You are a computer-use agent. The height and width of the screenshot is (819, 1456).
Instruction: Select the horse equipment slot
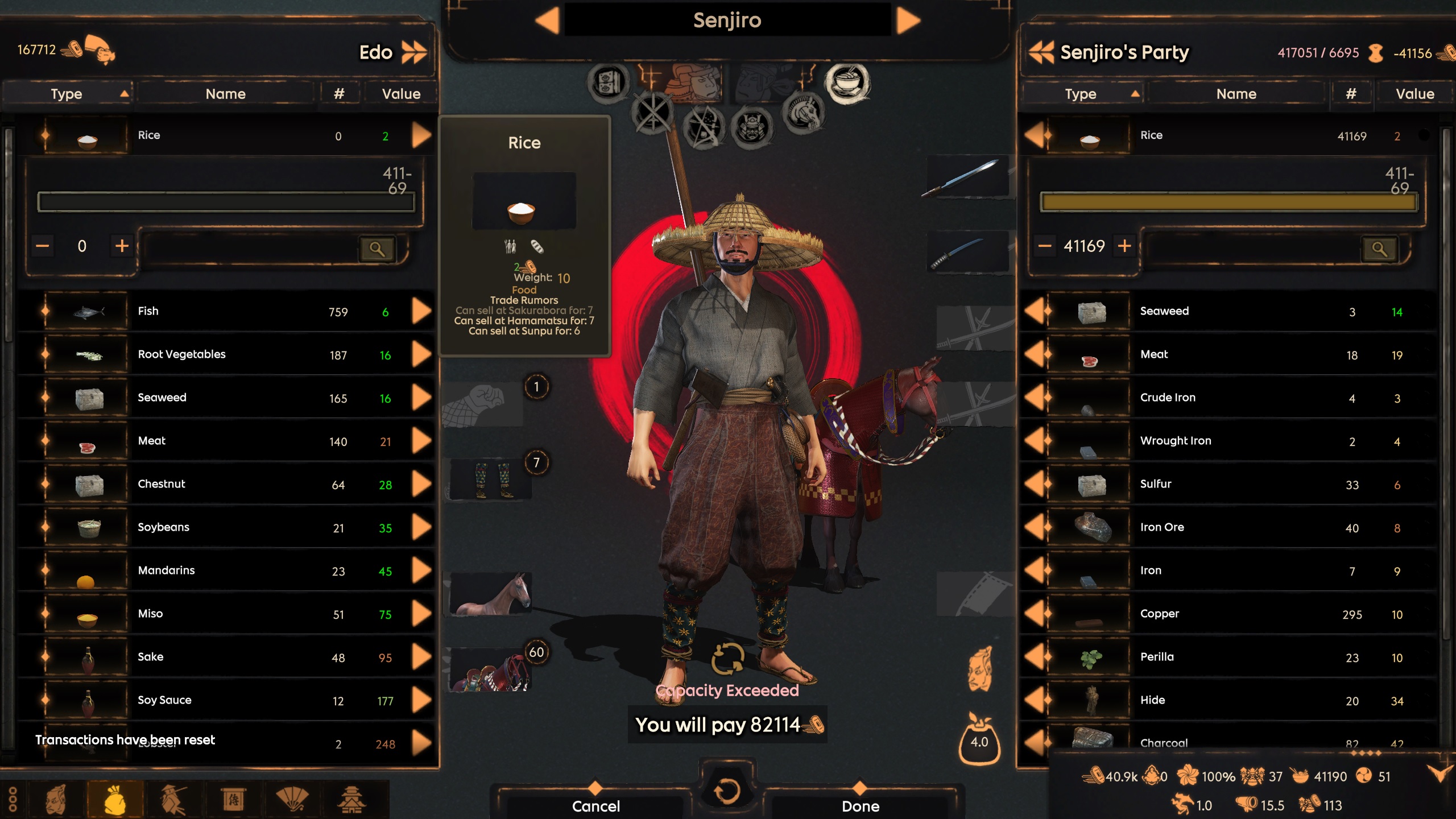(x=488, y=594)
